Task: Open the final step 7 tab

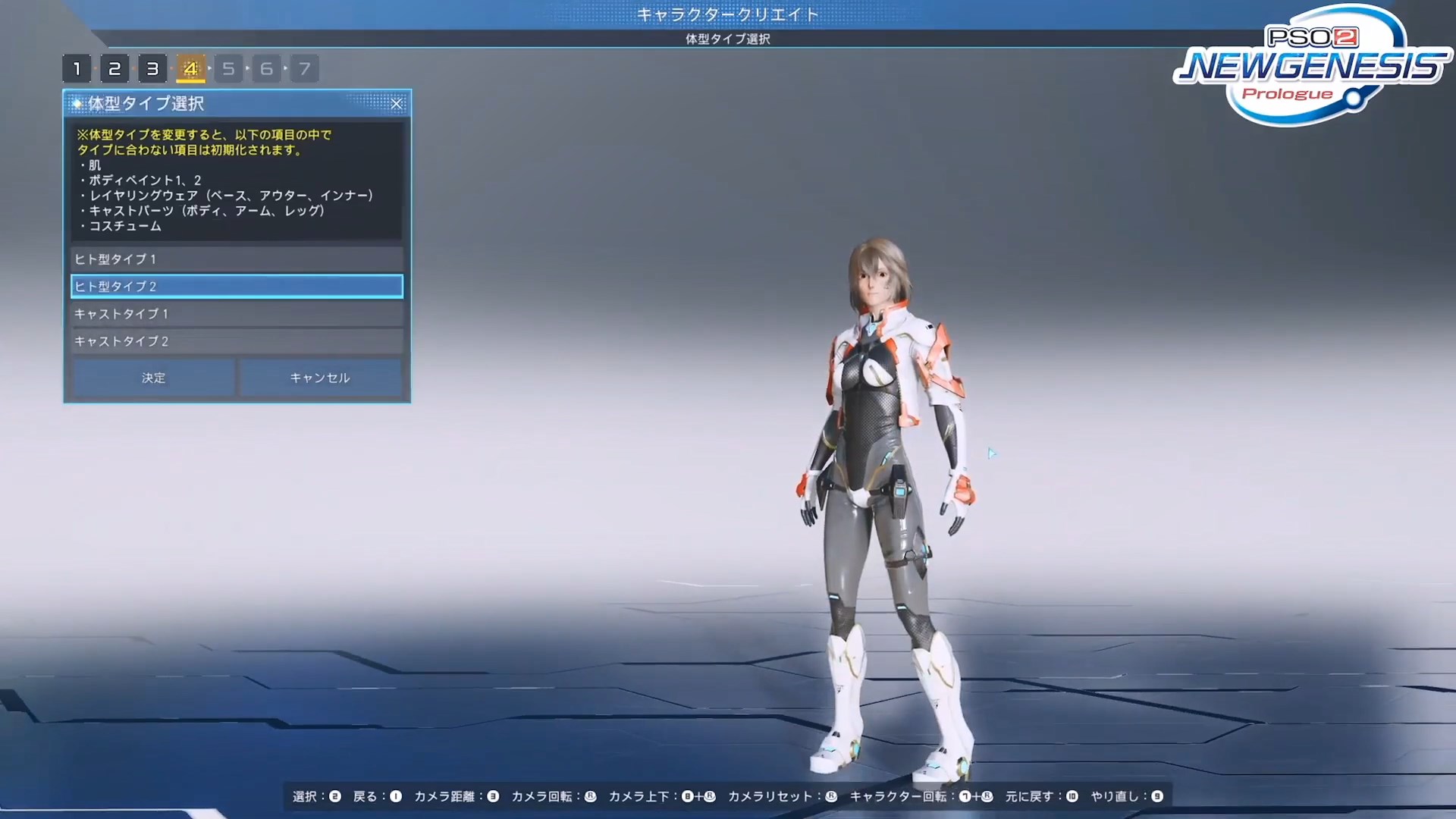Action: [304, 69]
